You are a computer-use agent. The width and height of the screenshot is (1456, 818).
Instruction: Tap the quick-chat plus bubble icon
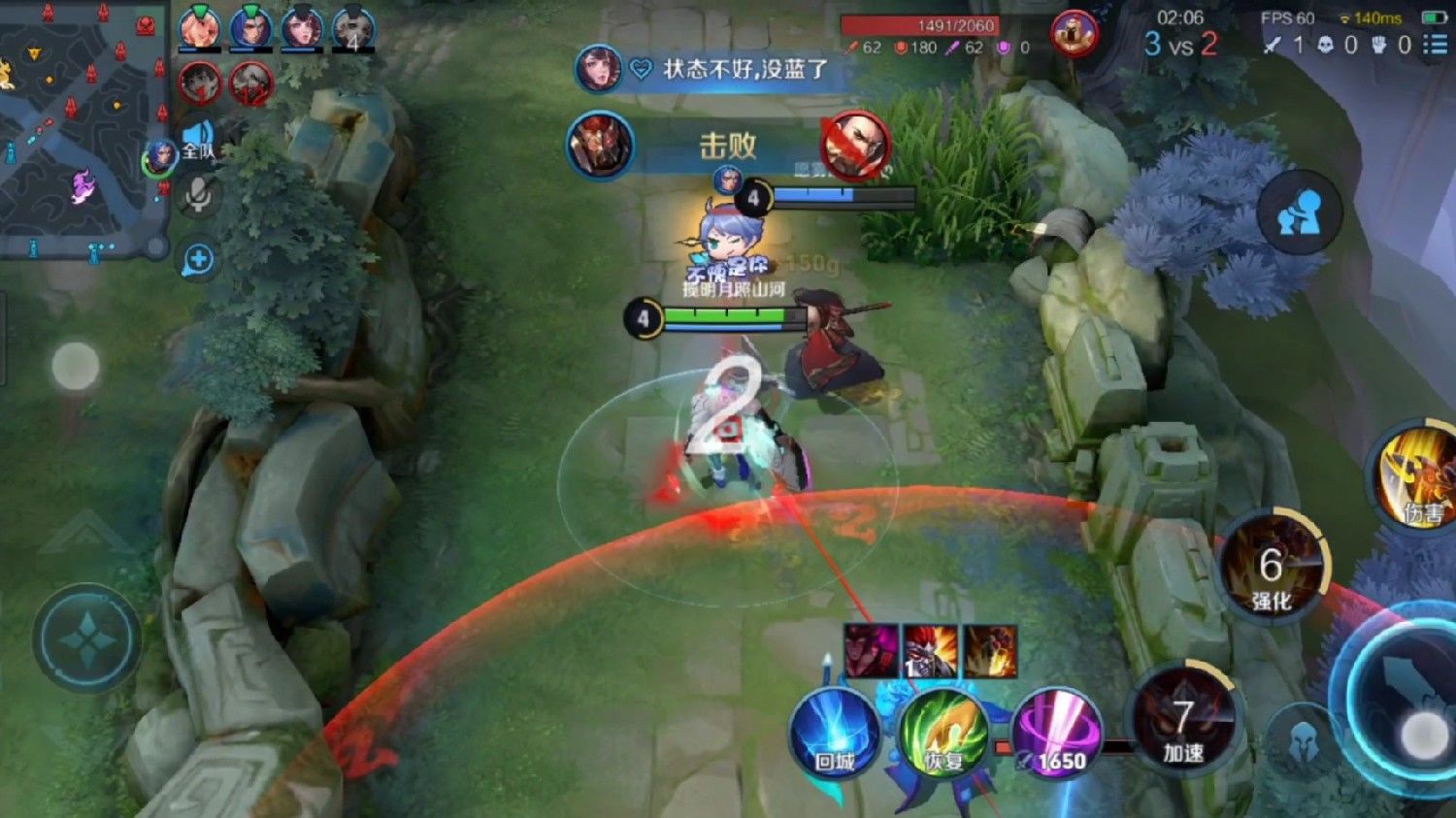200,258
